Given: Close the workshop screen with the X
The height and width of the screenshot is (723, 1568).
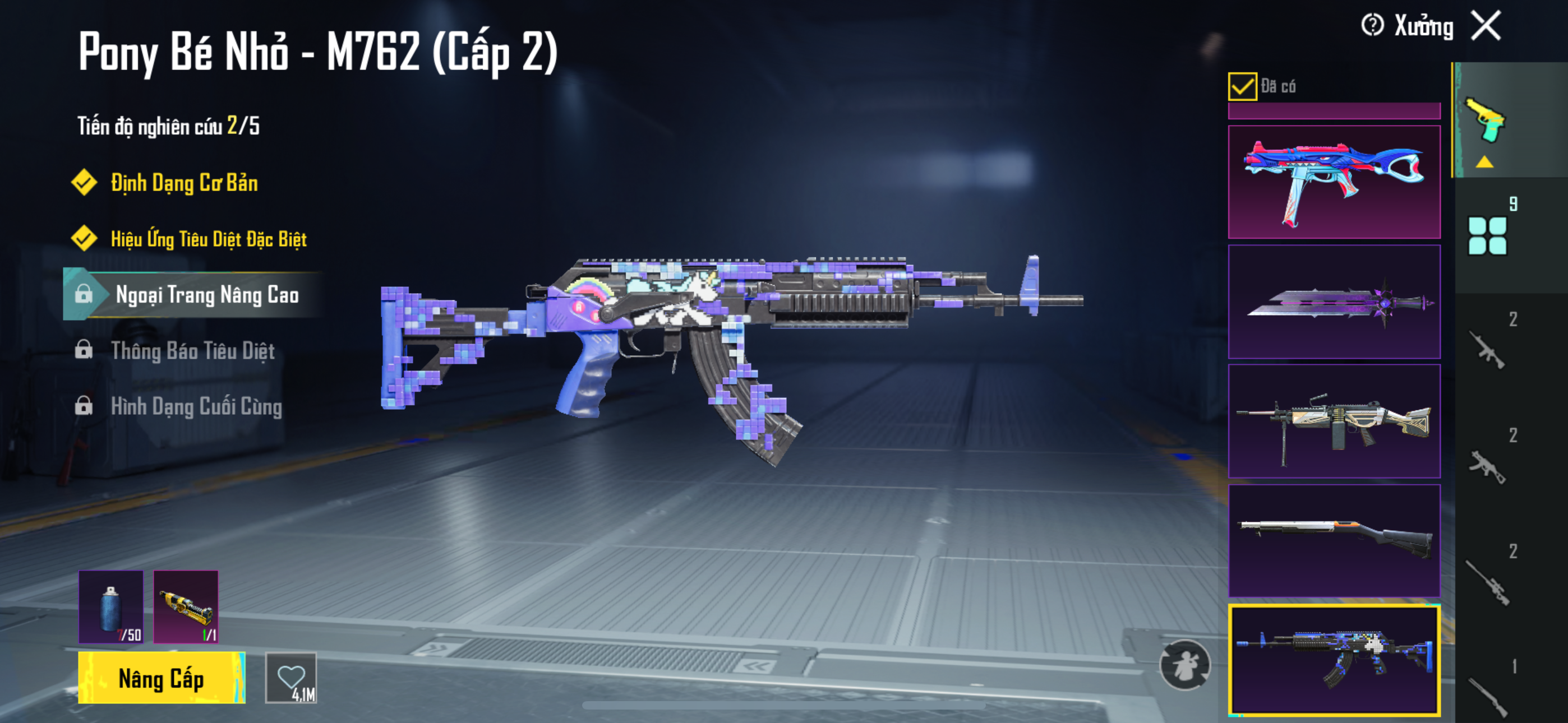Looking at the screenshot, I should point(1486,26).
